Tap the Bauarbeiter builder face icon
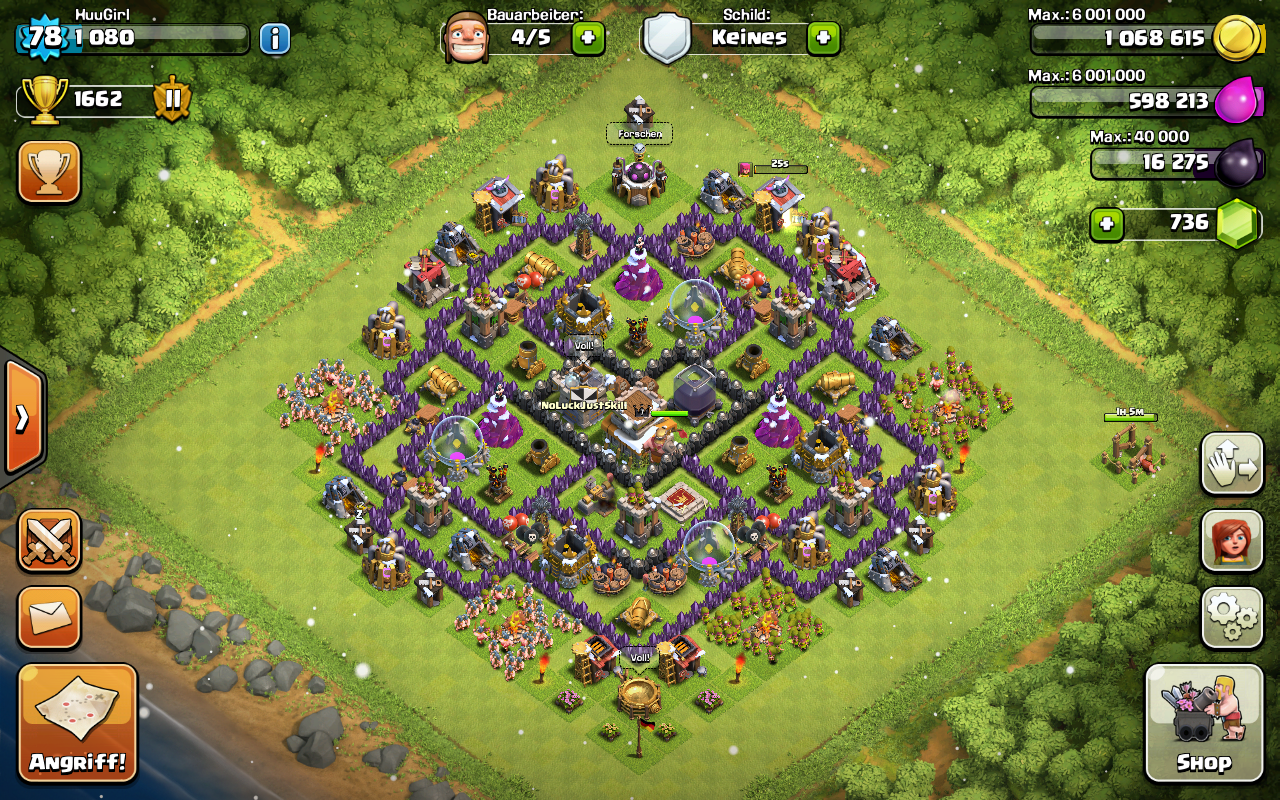The height and width of the screenshot is (800, 1280). coord(466,38)
